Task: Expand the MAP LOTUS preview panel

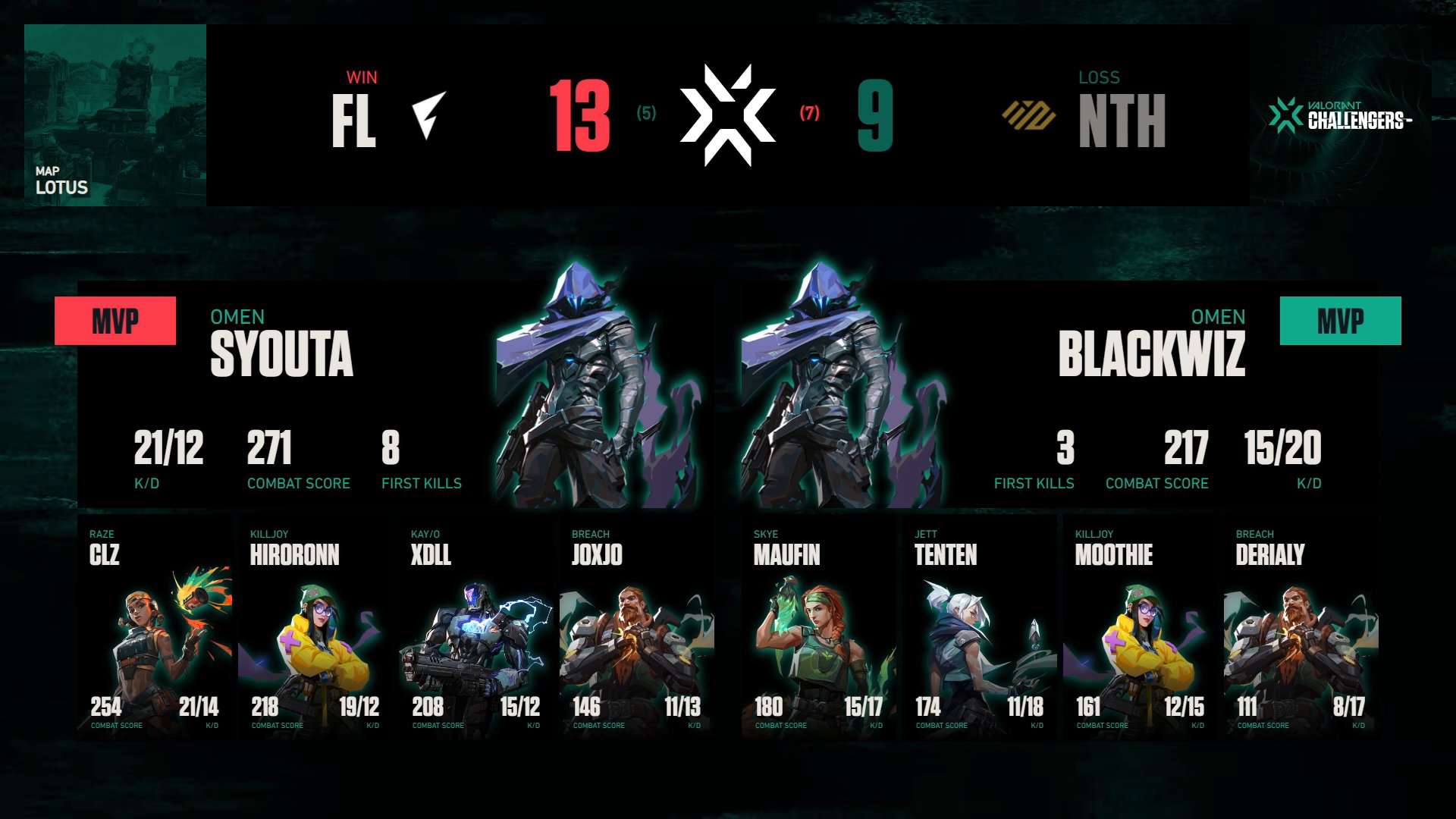Action: [114, 114]
